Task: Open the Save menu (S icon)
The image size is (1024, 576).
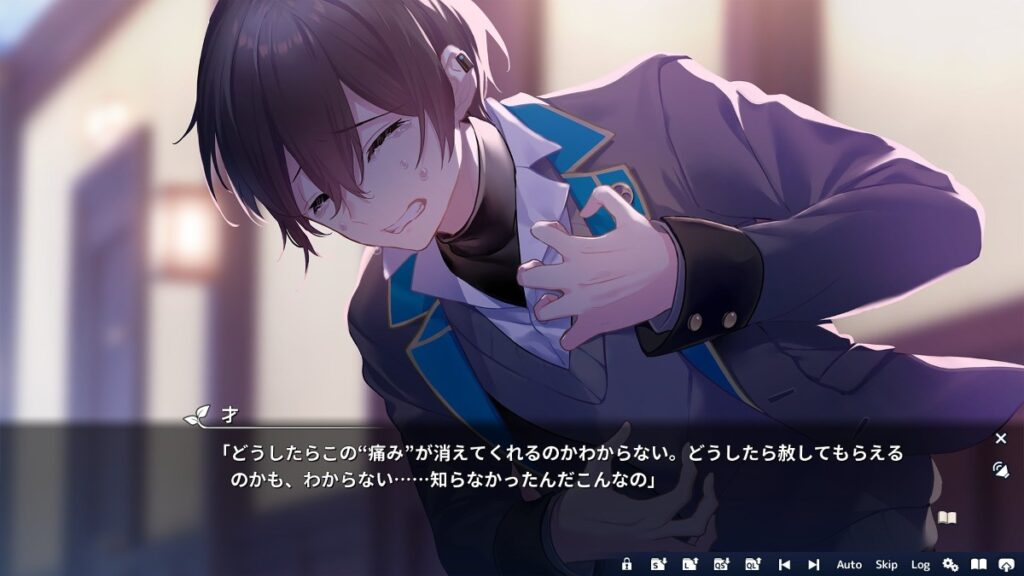Action: click(x=658, y=565)
